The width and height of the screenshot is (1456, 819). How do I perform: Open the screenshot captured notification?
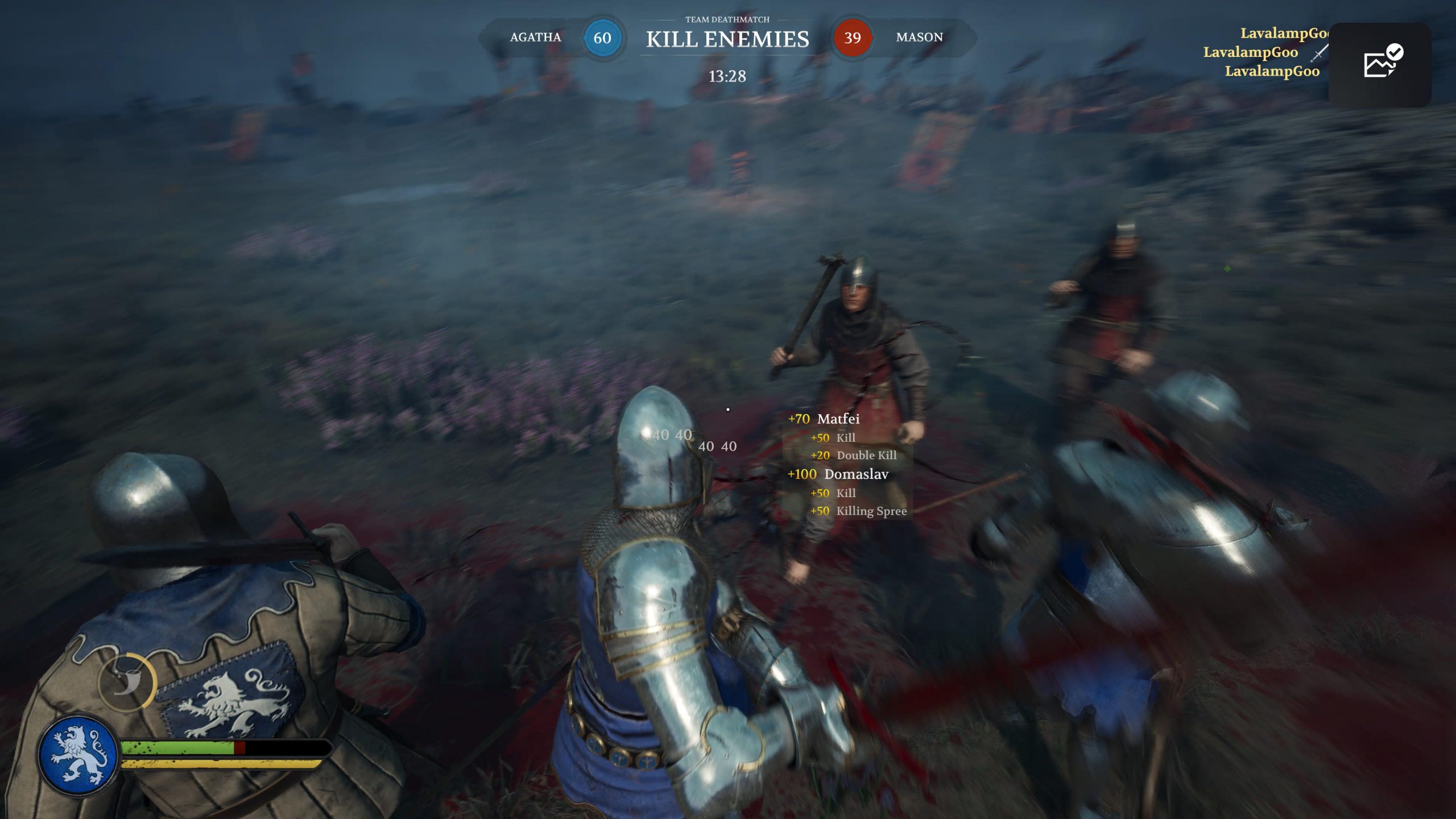tap(1380, 64)
